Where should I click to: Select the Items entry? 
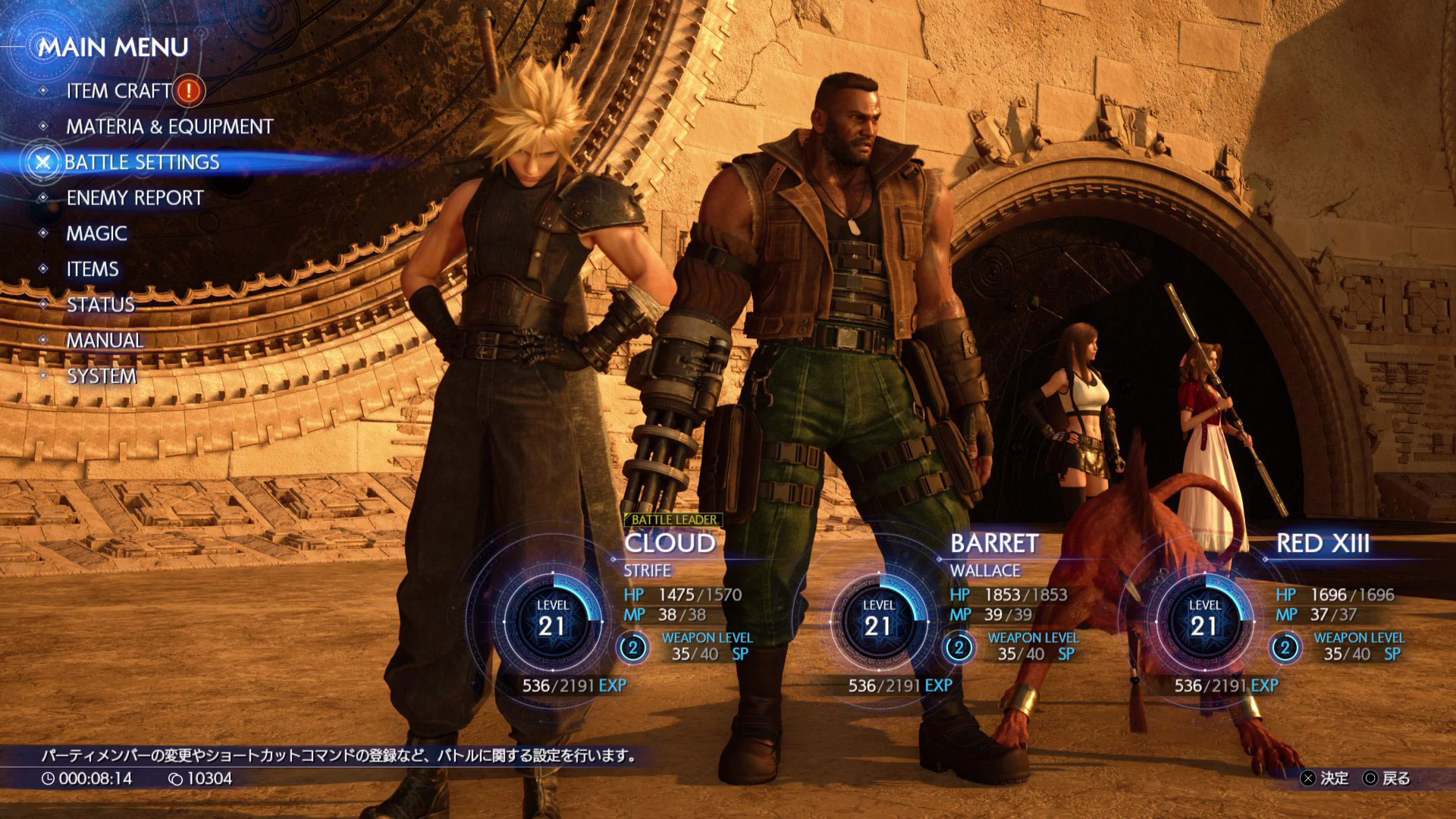point(93,269)
